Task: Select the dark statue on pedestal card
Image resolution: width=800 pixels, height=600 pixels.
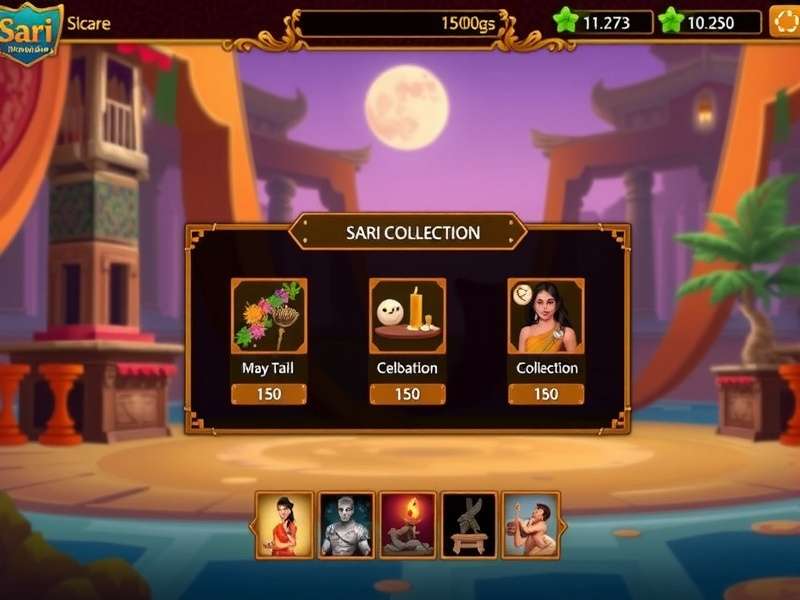Action: click(469, 524)
